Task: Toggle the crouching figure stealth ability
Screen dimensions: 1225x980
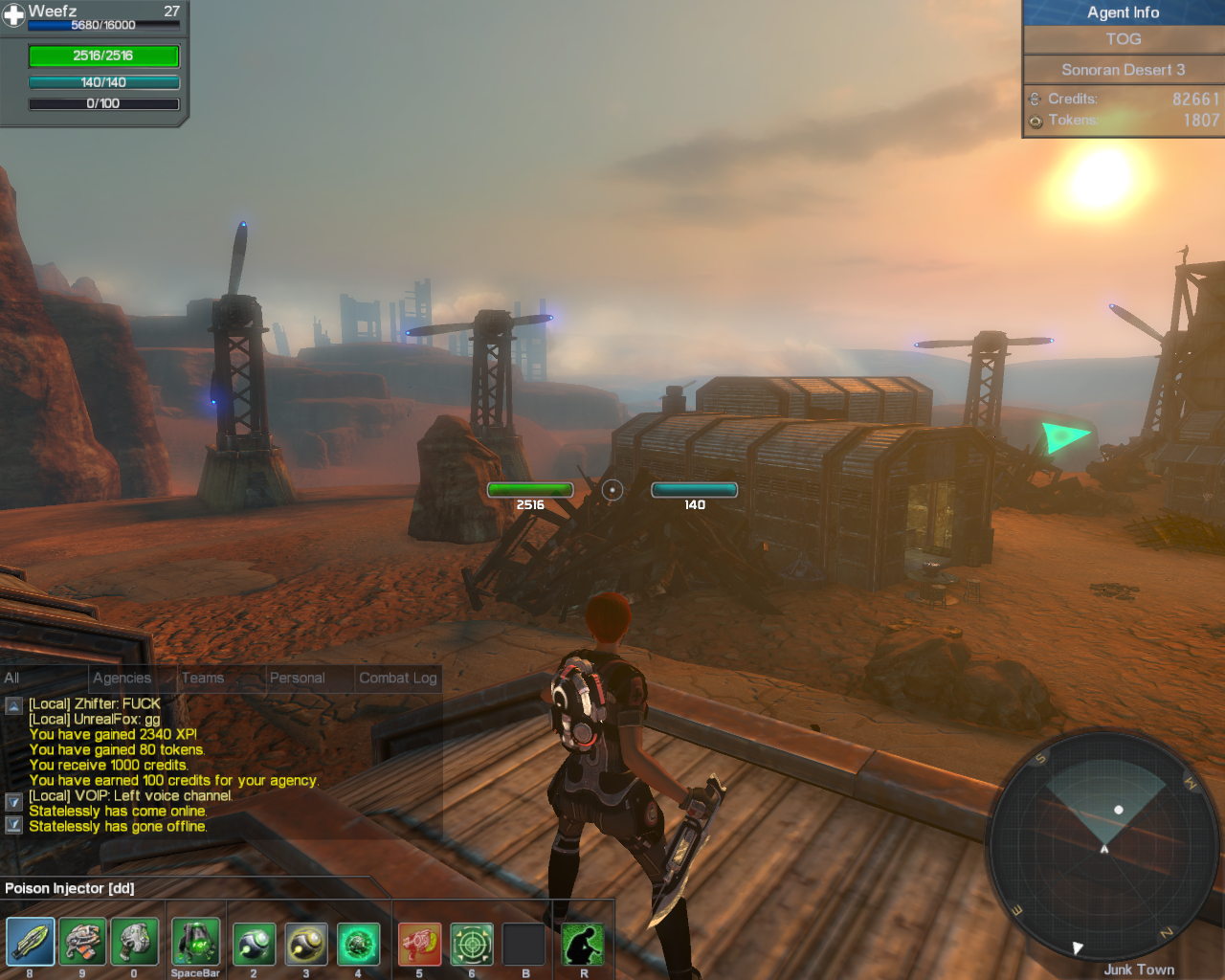Action: click(583, 945)
